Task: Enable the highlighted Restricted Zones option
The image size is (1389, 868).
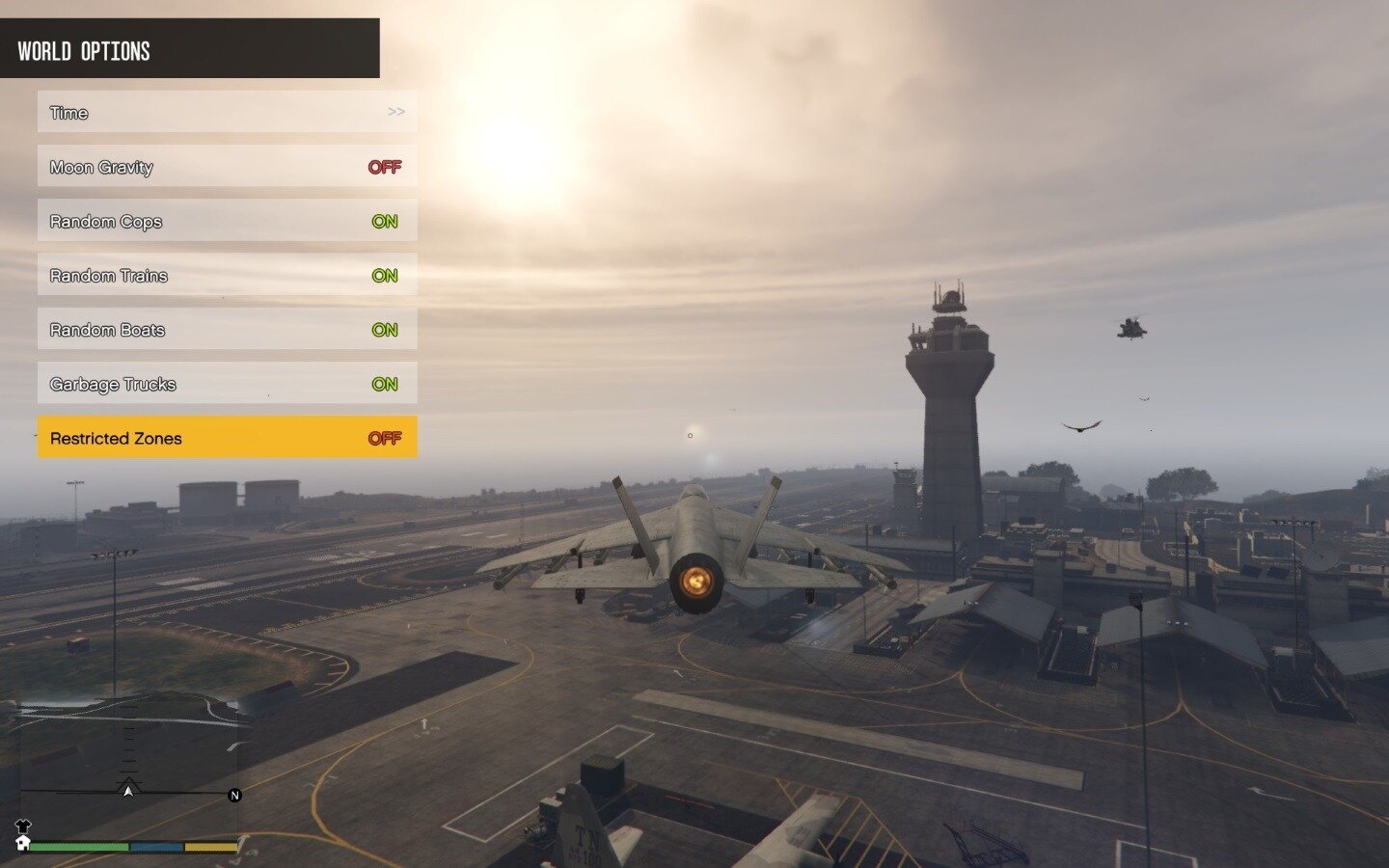Action: point(227,438)
